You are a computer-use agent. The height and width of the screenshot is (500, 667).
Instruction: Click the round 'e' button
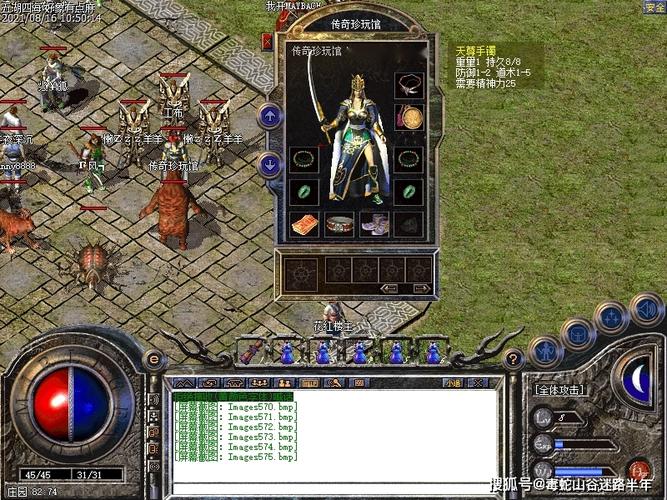(154, 360)
